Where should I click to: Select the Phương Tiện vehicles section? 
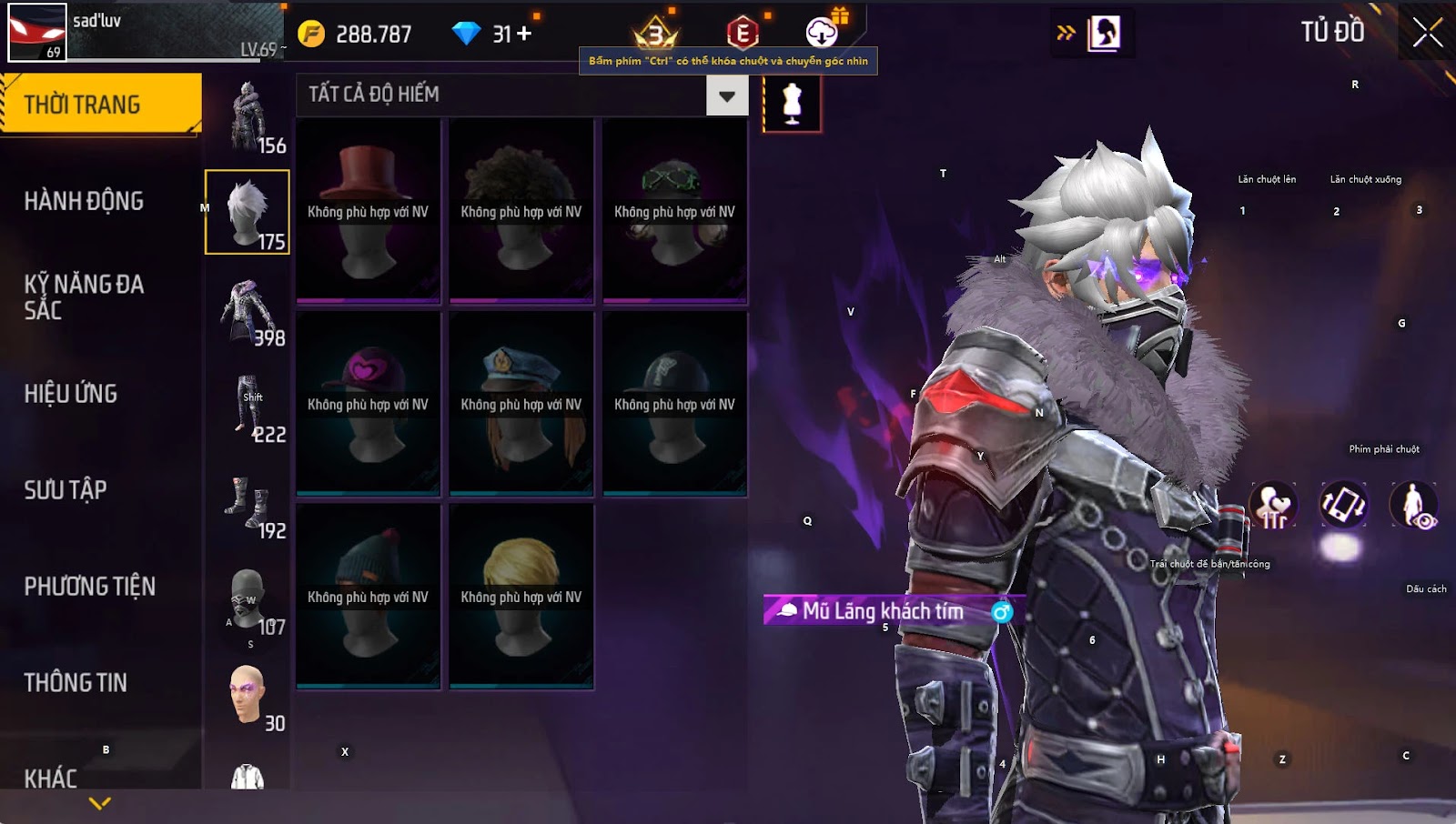(x=89, y=587)
